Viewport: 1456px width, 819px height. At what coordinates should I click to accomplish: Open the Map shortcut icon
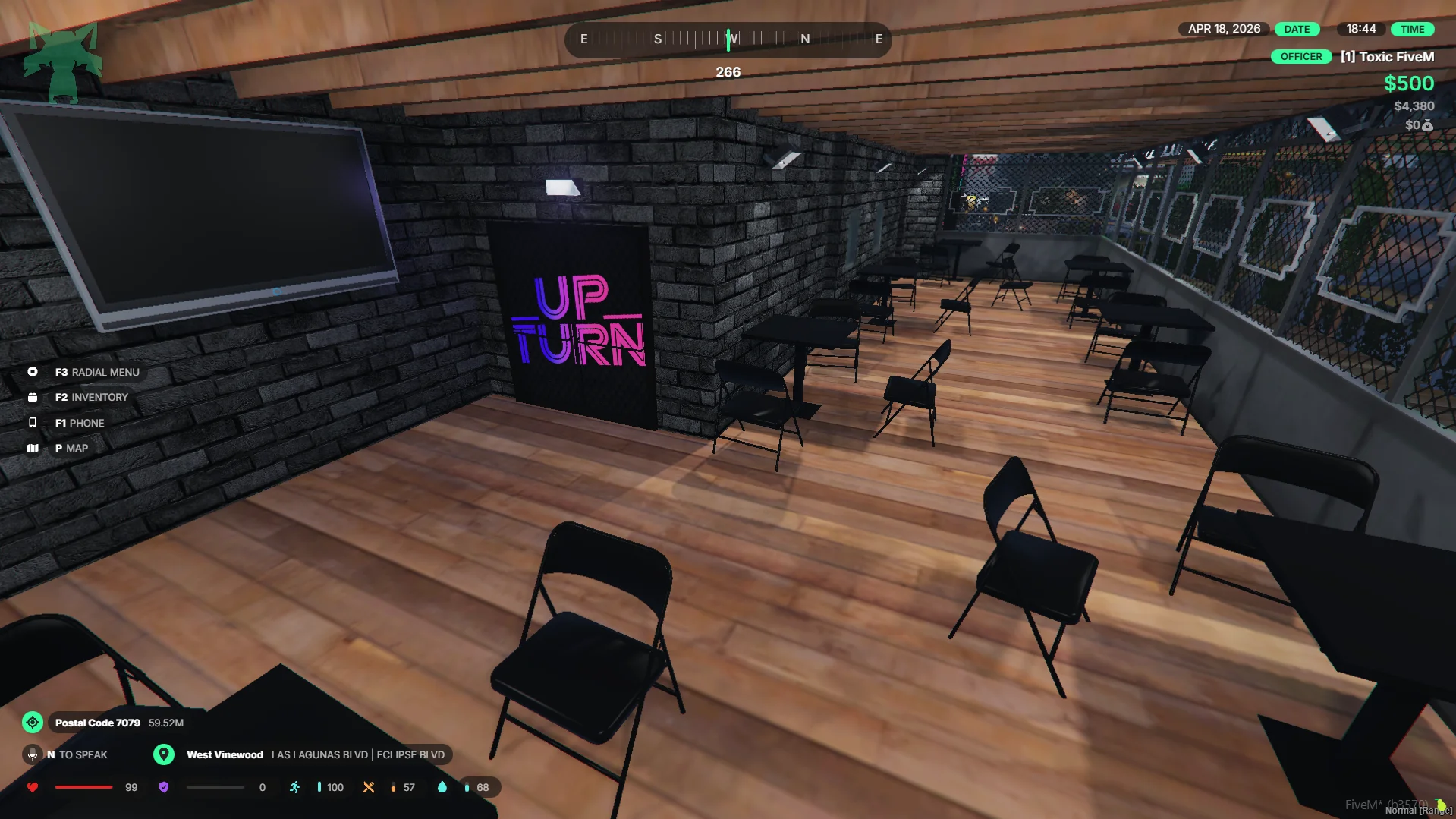click(33, 448)
